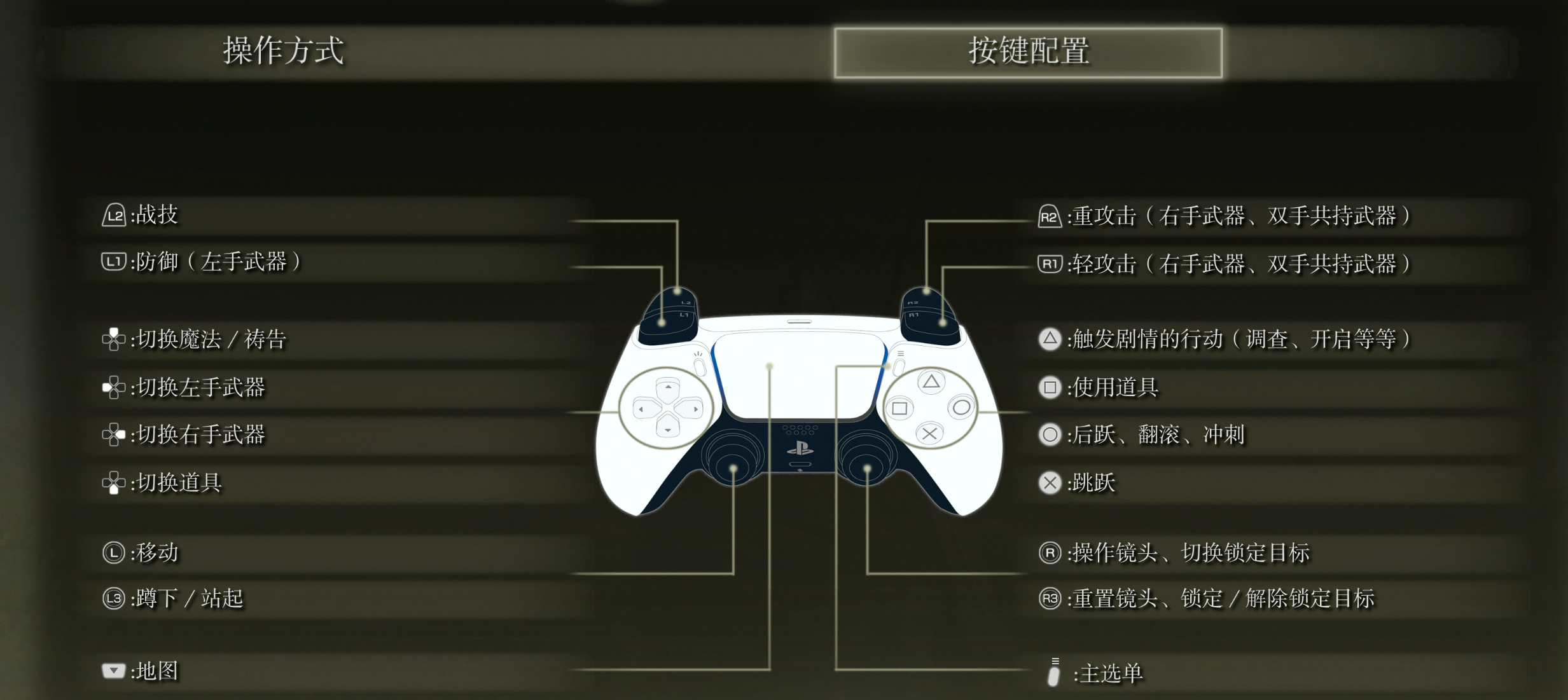The width and height of the screenshot is (1568, 700).
Task: Click the left stick 移动 label
Action: 156,552
